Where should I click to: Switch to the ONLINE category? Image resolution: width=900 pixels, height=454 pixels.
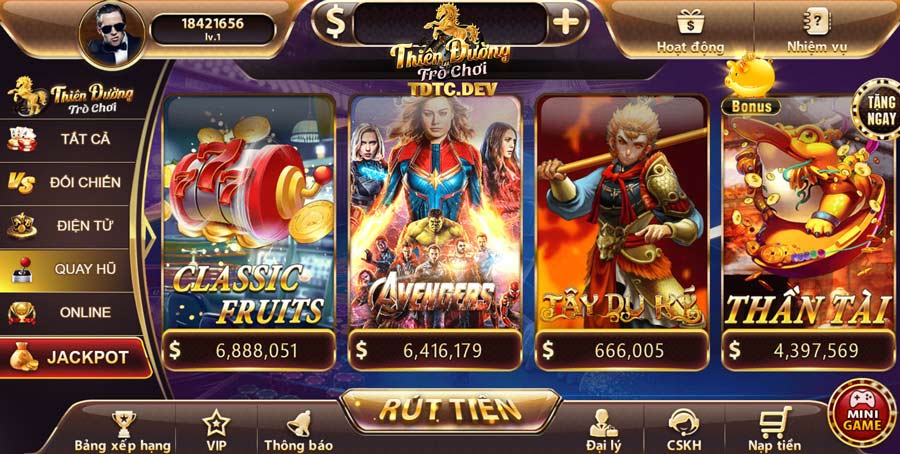tap(70, 312)
